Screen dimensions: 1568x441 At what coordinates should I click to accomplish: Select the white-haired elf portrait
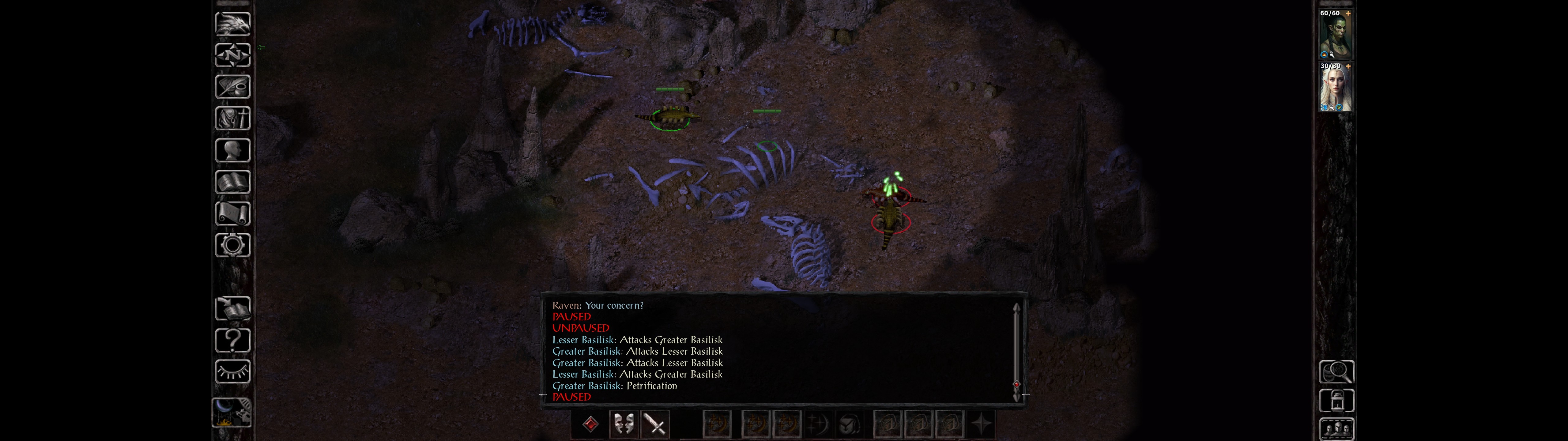[1336, 87]
